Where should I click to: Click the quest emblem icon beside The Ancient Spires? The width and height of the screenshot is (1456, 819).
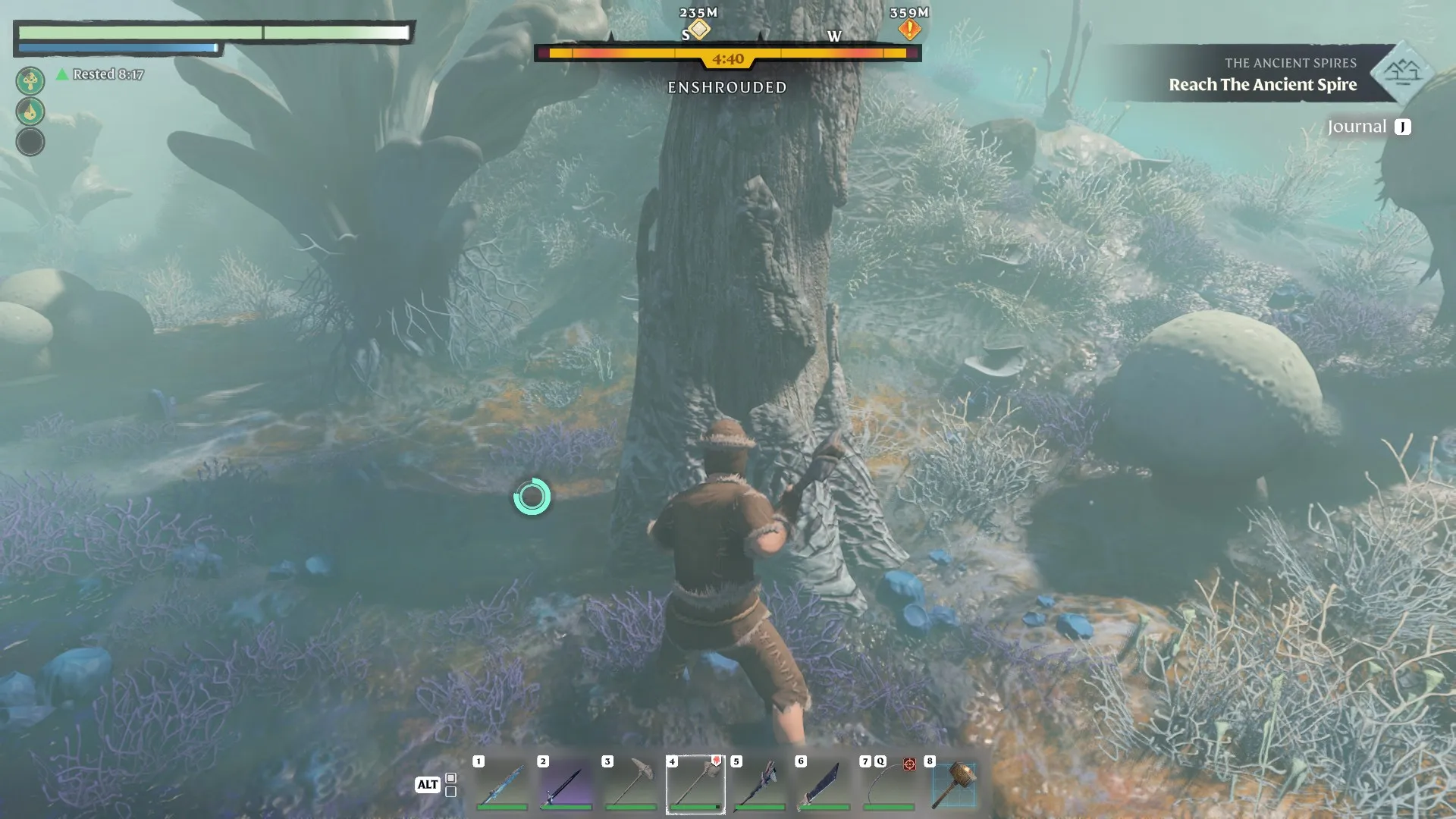(1401, 73)
